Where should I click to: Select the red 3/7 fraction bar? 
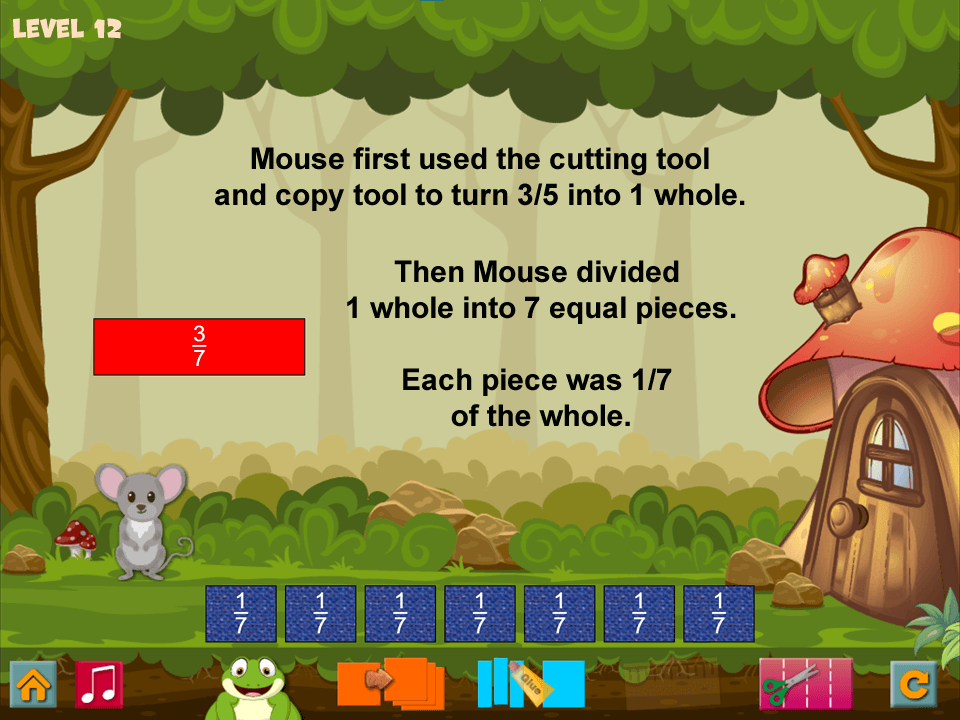pos(199,346)
